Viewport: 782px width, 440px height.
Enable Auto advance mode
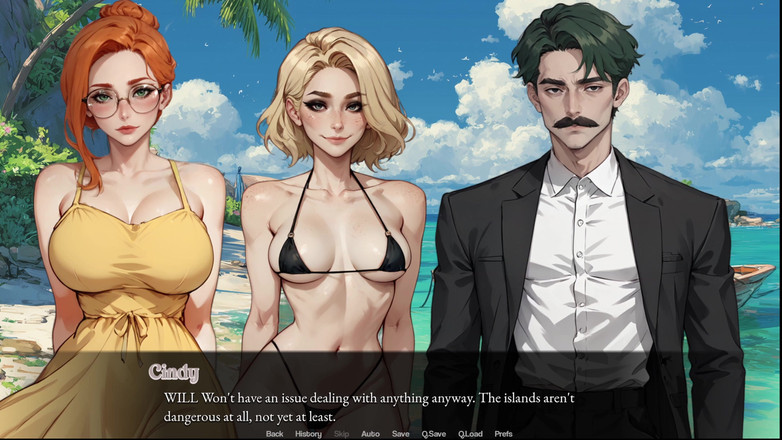pos(370,434)
